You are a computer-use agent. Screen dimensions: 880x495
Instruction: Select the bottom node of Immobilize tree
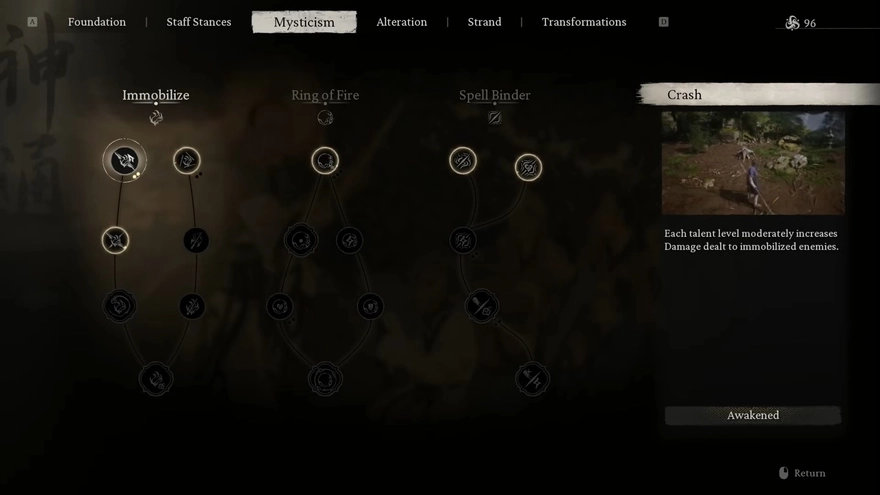(156, 379)
